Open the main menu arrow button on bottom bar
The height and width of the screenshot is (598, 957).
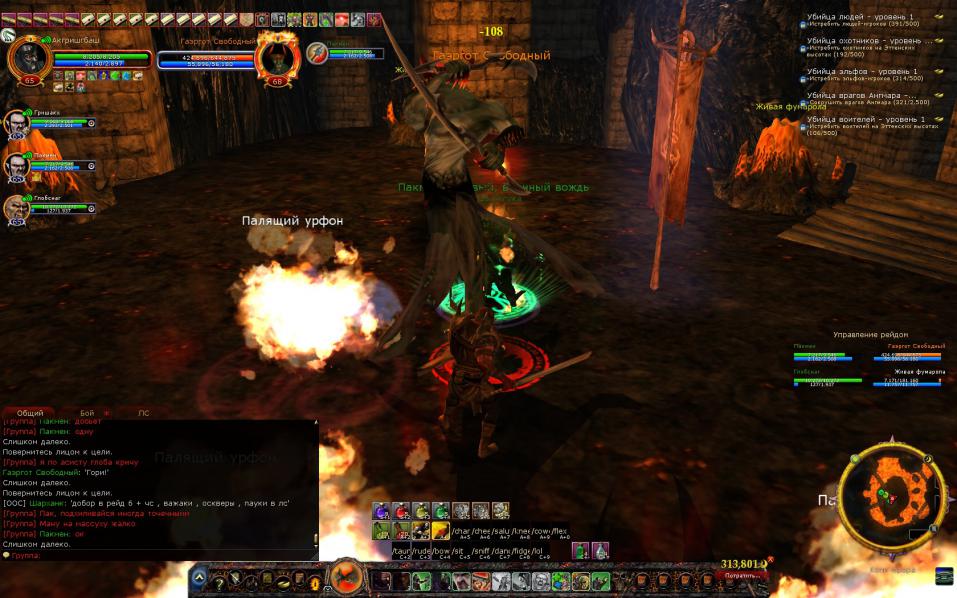click(200, 578)
